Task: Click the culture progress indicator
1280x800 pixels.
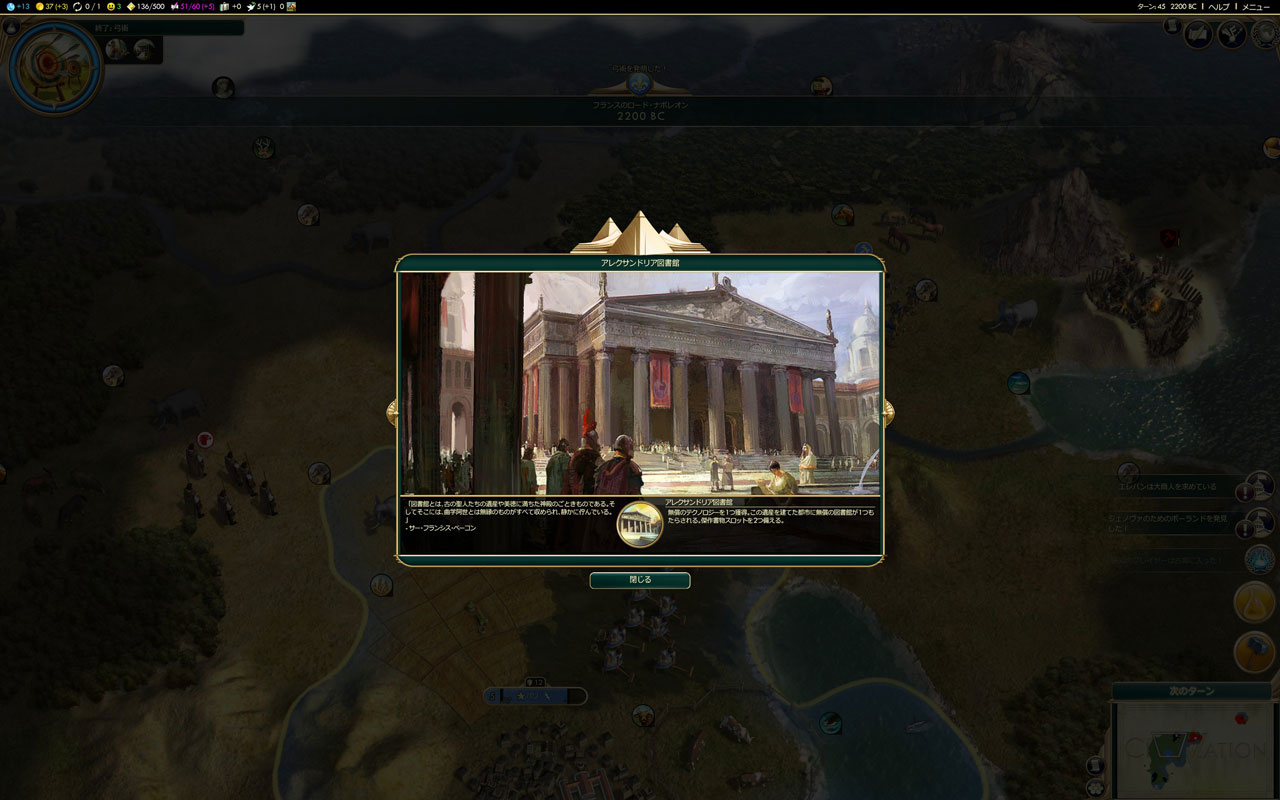Action: click(x=191, y=7)
